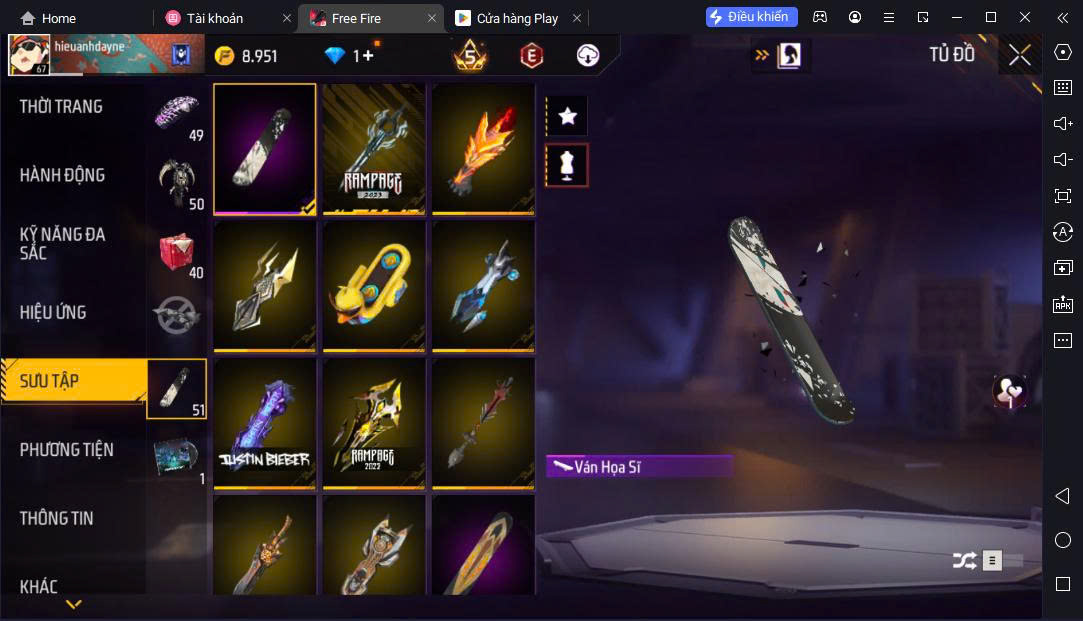Screen dimensions: 1083x621
Task: Select the mannequin filter icon
Action: pos(567,165)
